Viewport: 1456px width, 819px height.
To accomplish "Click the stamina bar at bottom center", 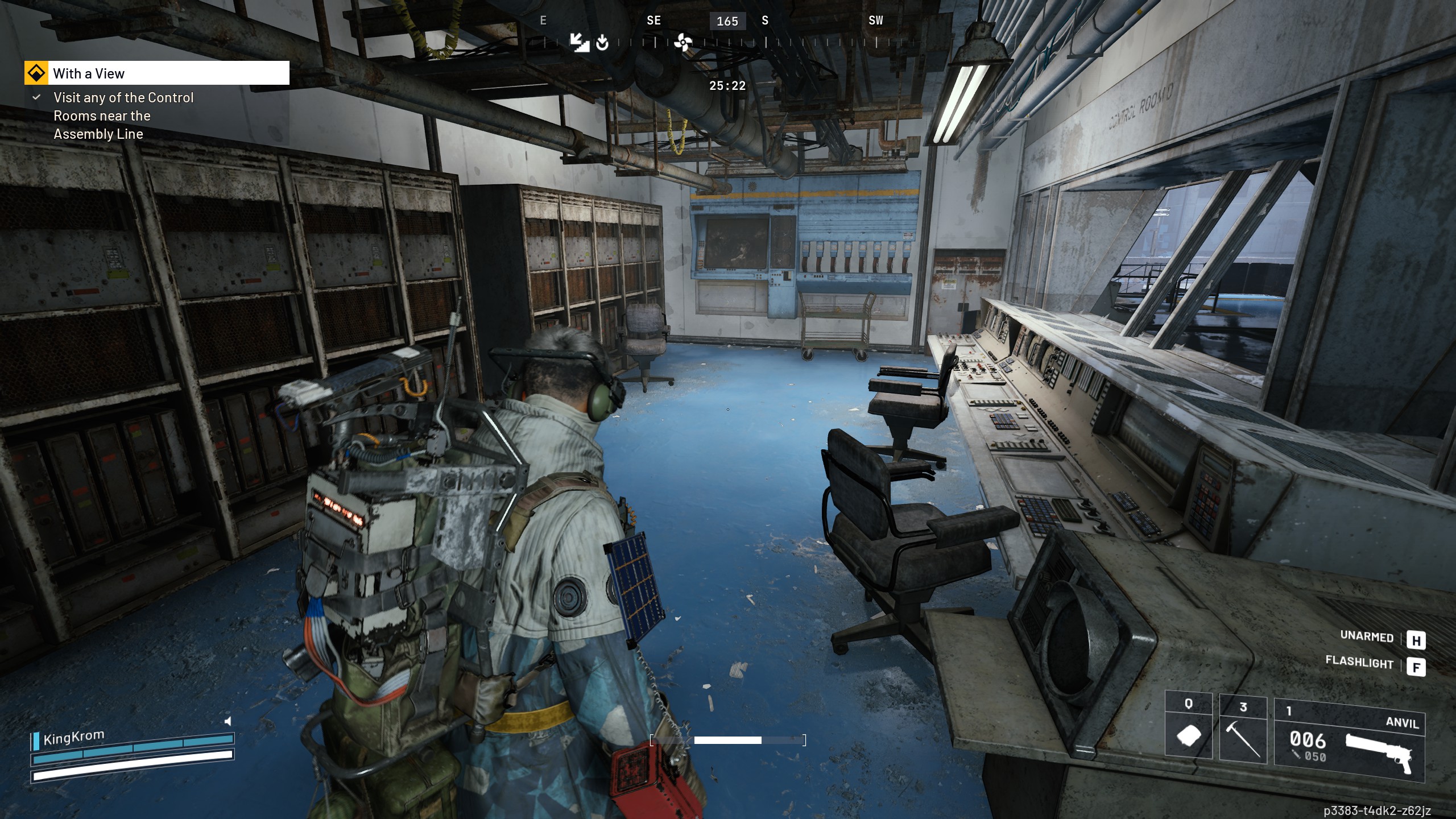I will [x=728, y=741].
